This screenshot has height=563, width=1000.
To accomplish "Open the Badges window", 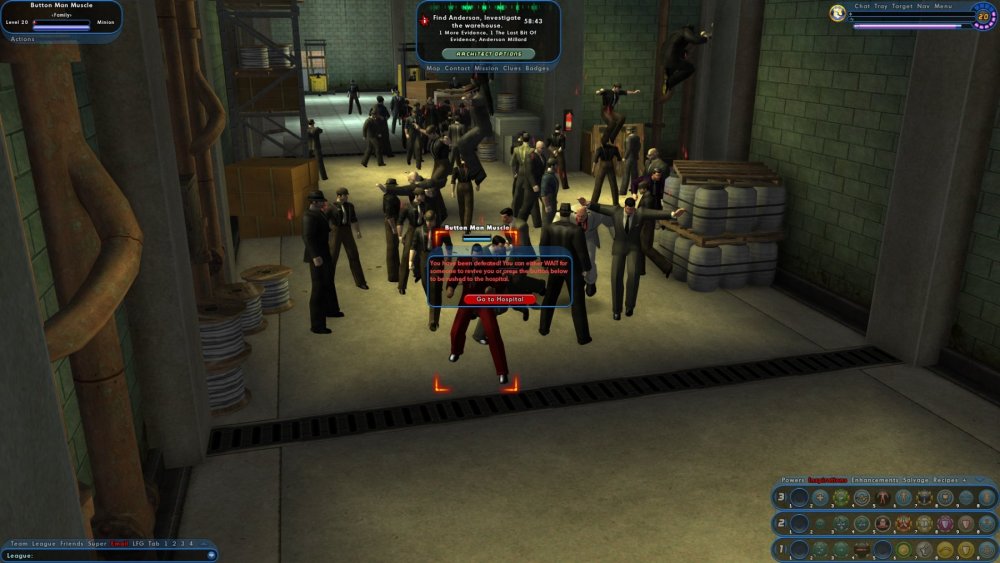I will click(x=537, y=68).
